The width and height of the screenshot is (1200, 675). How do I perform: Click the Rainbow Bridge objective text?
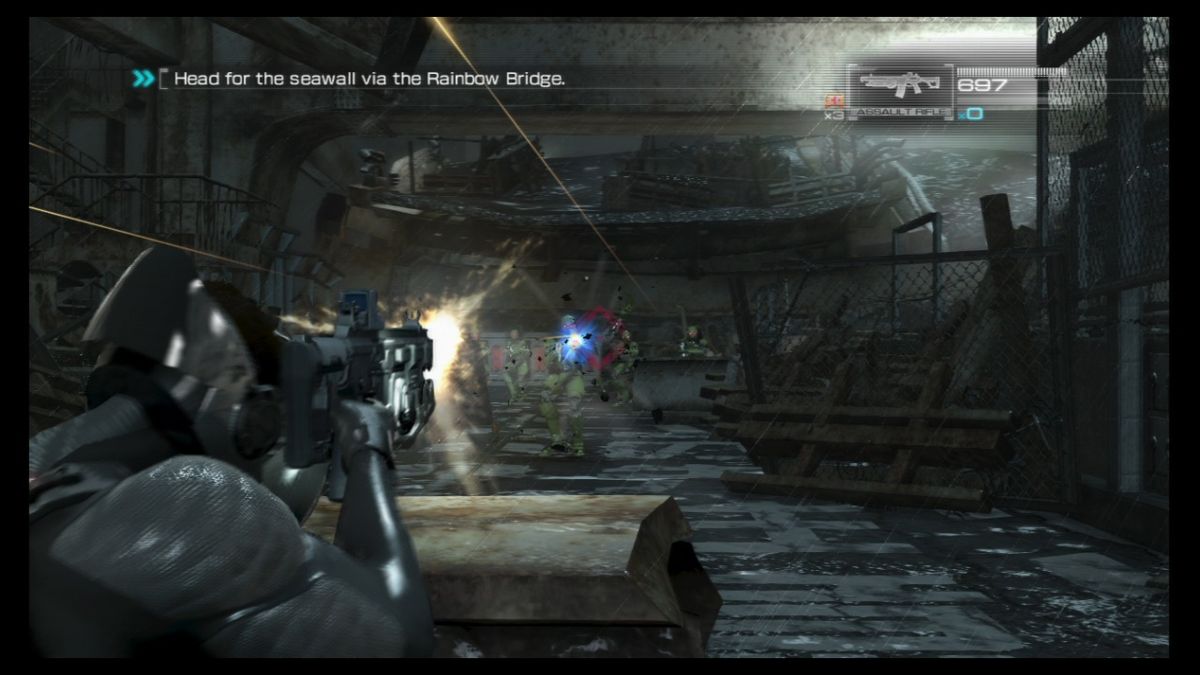(369, 78)
